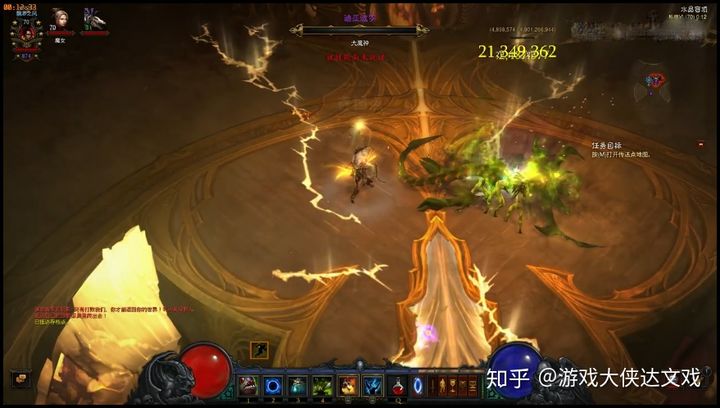Activate the first skill slot with red creature

248,385
